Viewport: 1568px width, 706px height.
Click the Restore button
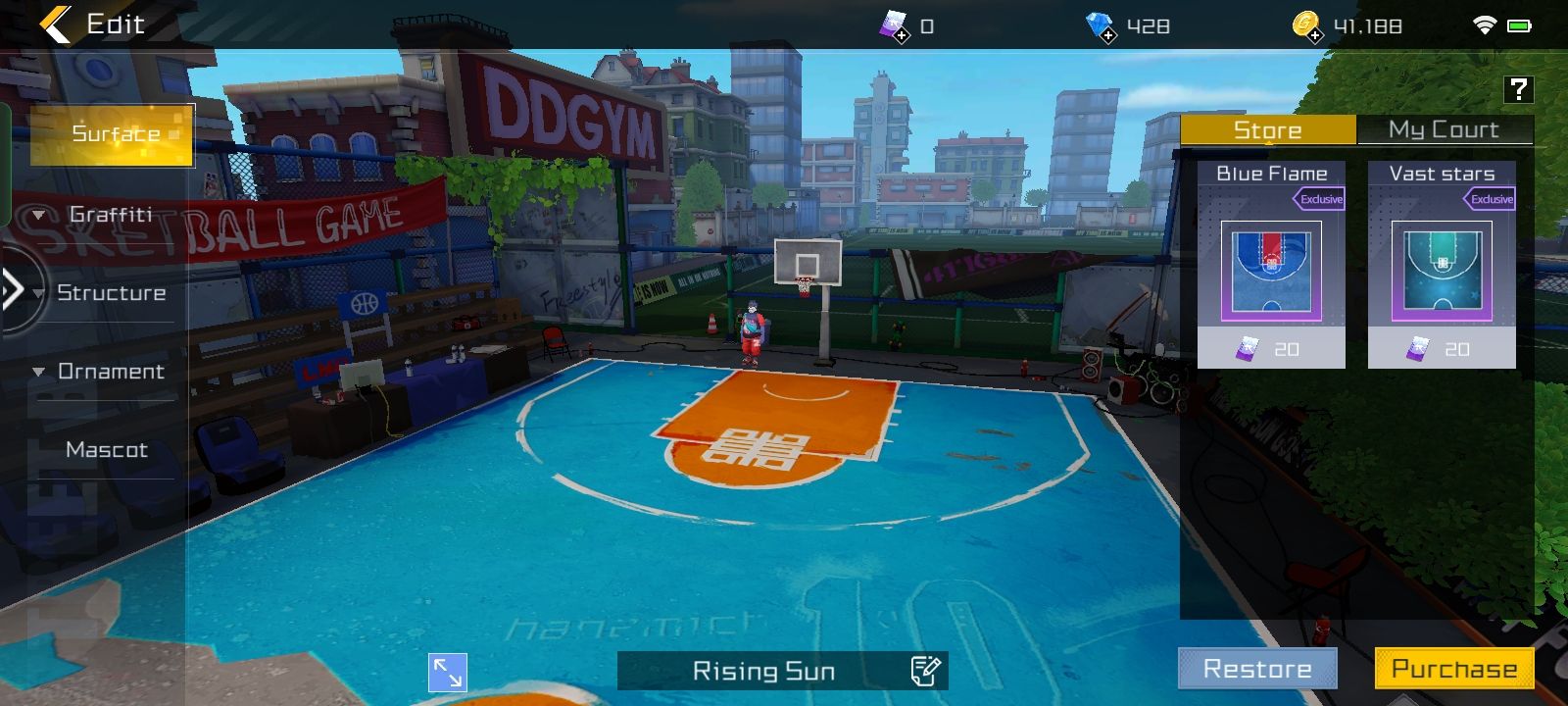coord(1257,669)
